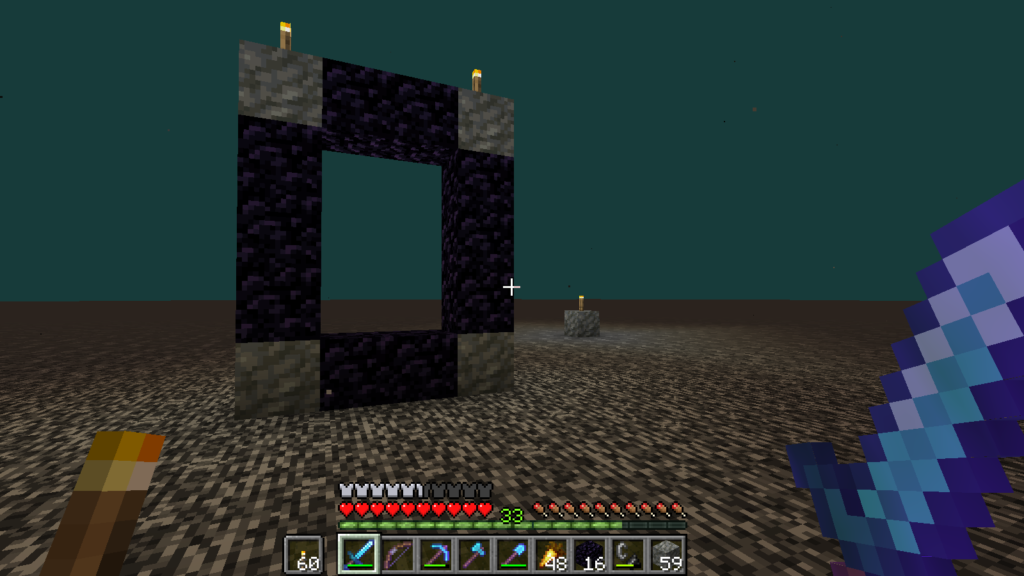Pick the diamond shovel slot
Viewport: 1024px width, 576px height.
(x=513, y=553)
